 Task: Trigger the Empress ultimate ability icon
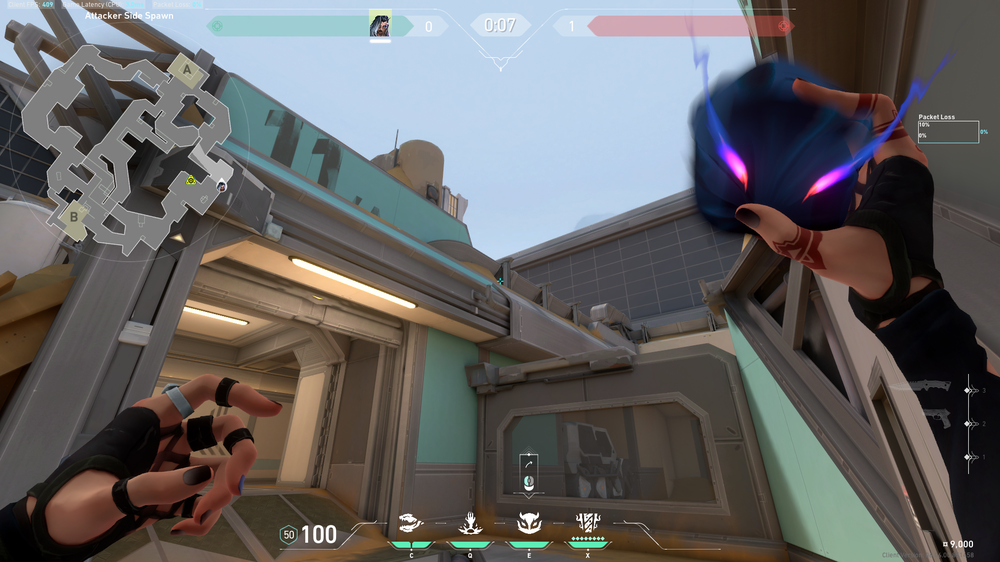pyautogui.click(x=587, y=522)
